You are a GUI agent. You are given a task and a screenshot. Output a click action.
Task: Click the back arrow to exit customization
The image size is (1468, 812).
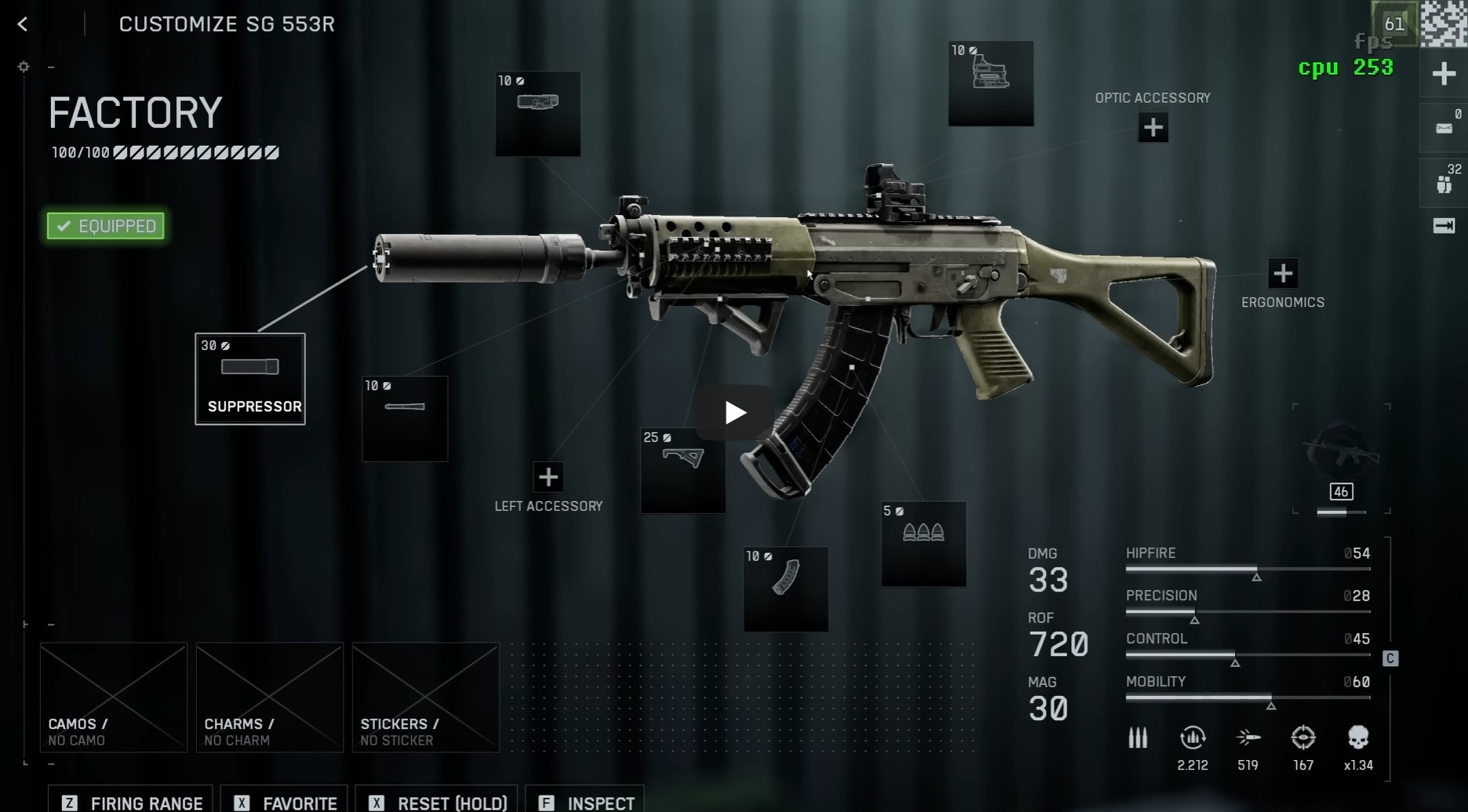21,24
